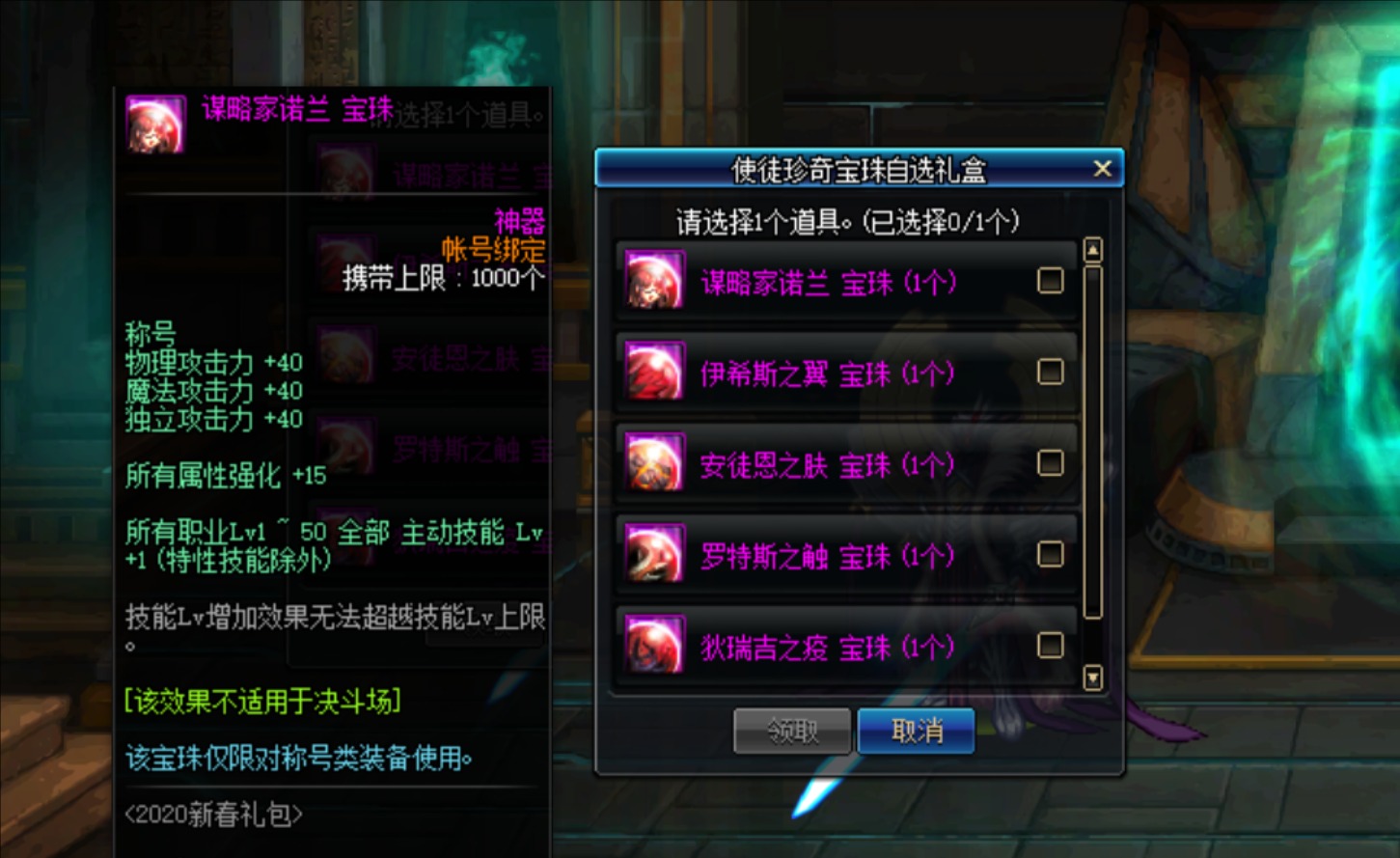Image resolution: width=1400 pixels, height=858 pixels.
Task: Click the 伊希斯之翼 宝珠 item icon
Action: [x=655, y=373]
